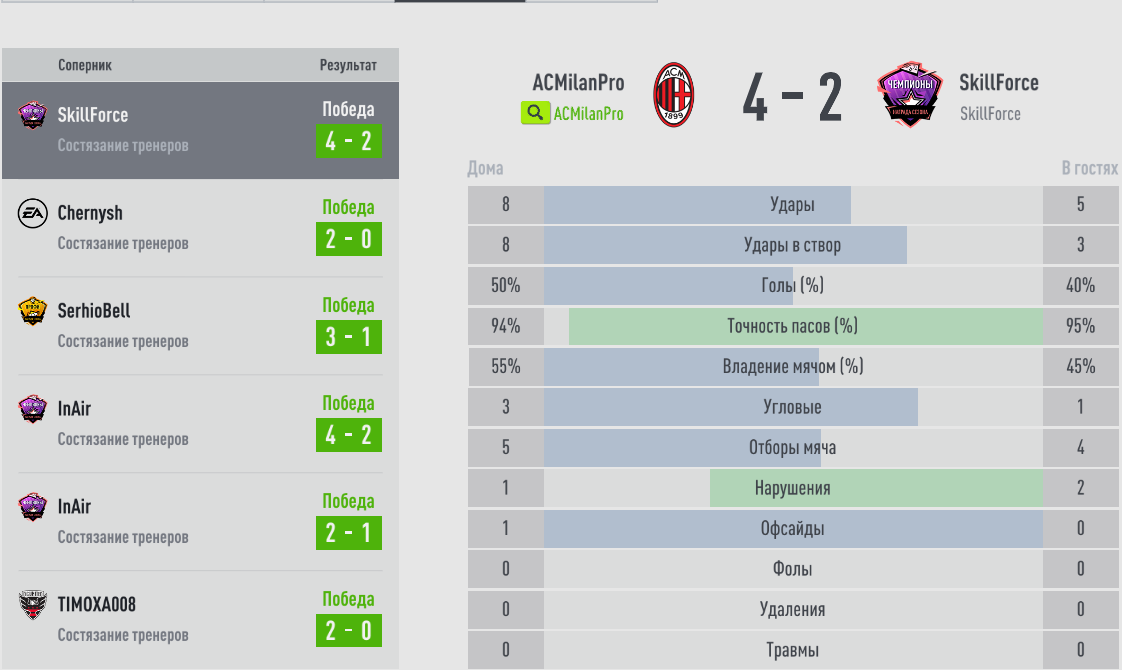Open the Chernysh 2-0 match result
Image resolution: width=1122 pixels, height=670 pixels.
click(x=200, y=227)
